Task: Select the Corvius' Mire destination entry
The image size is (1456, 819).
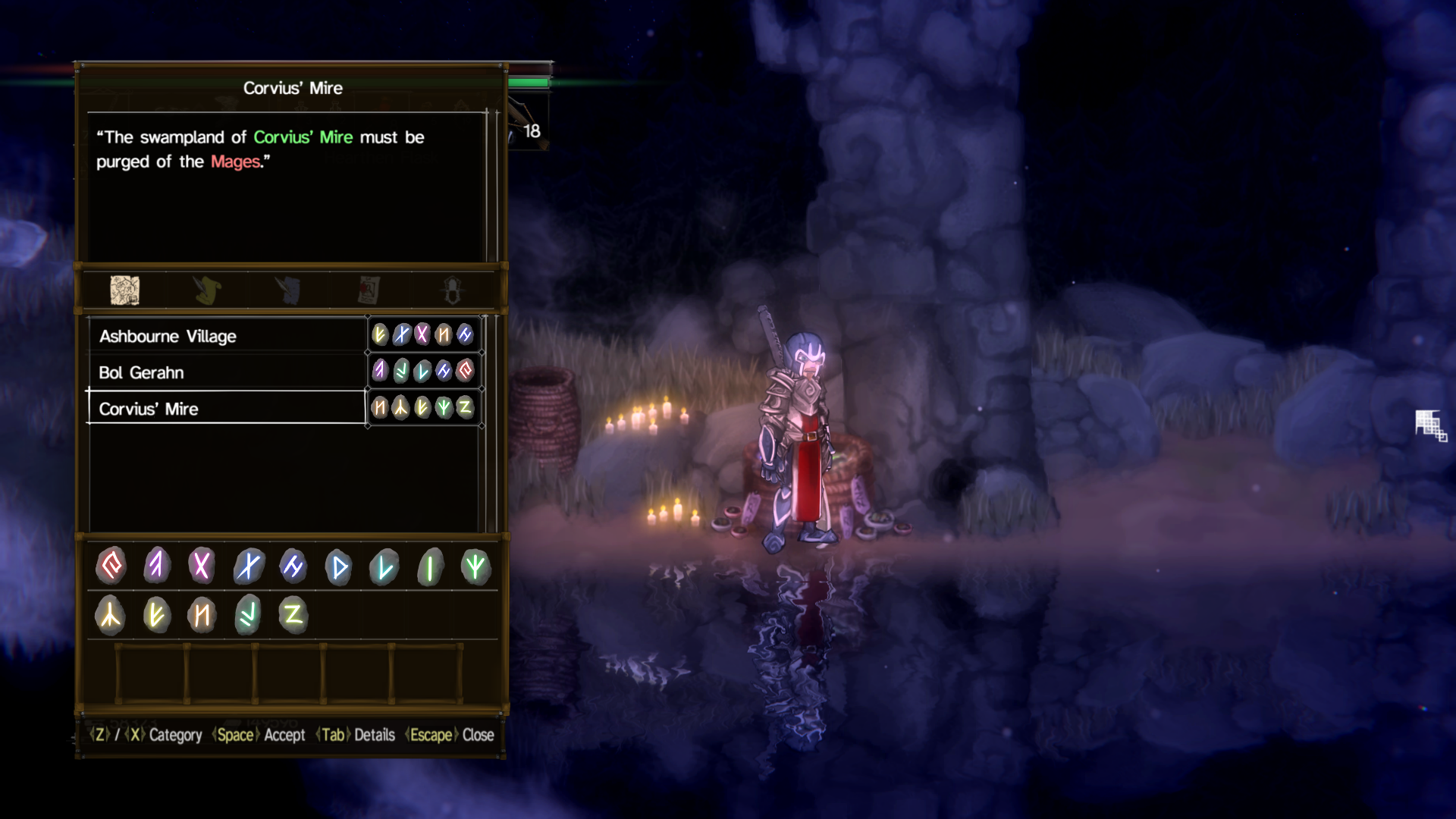Action: (x=227, y=409)
